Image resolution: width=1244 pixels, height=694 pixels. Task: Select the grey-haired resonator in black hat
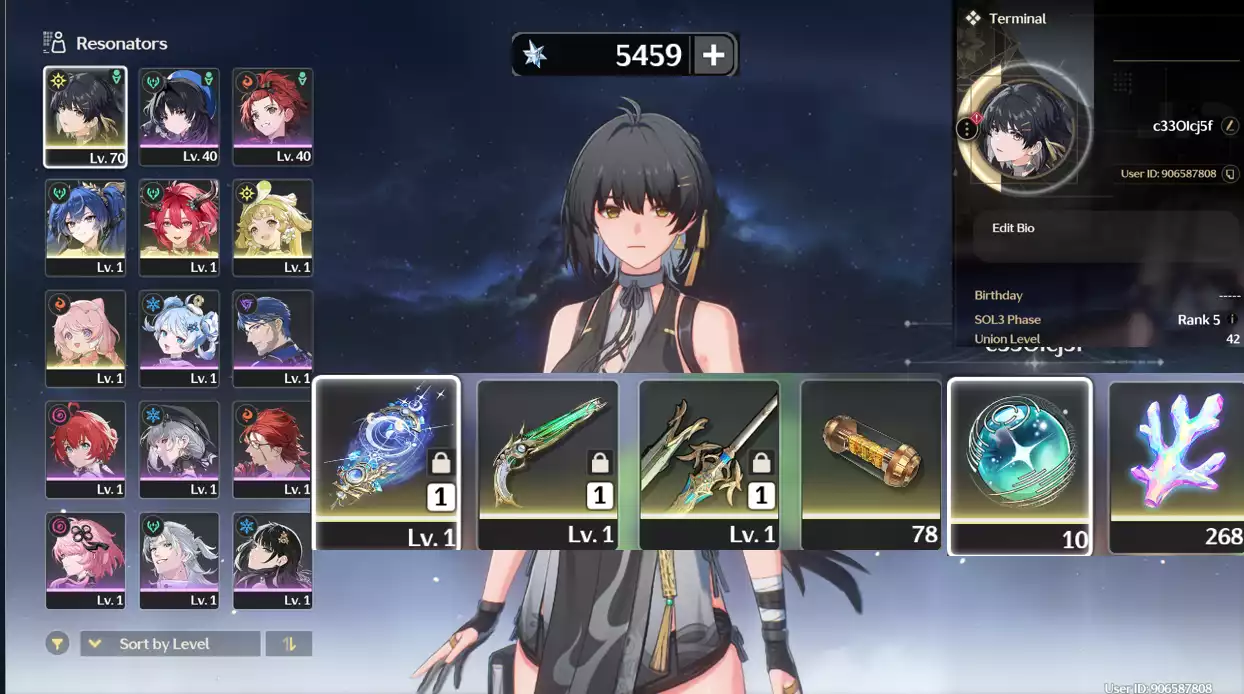point(179,449)
